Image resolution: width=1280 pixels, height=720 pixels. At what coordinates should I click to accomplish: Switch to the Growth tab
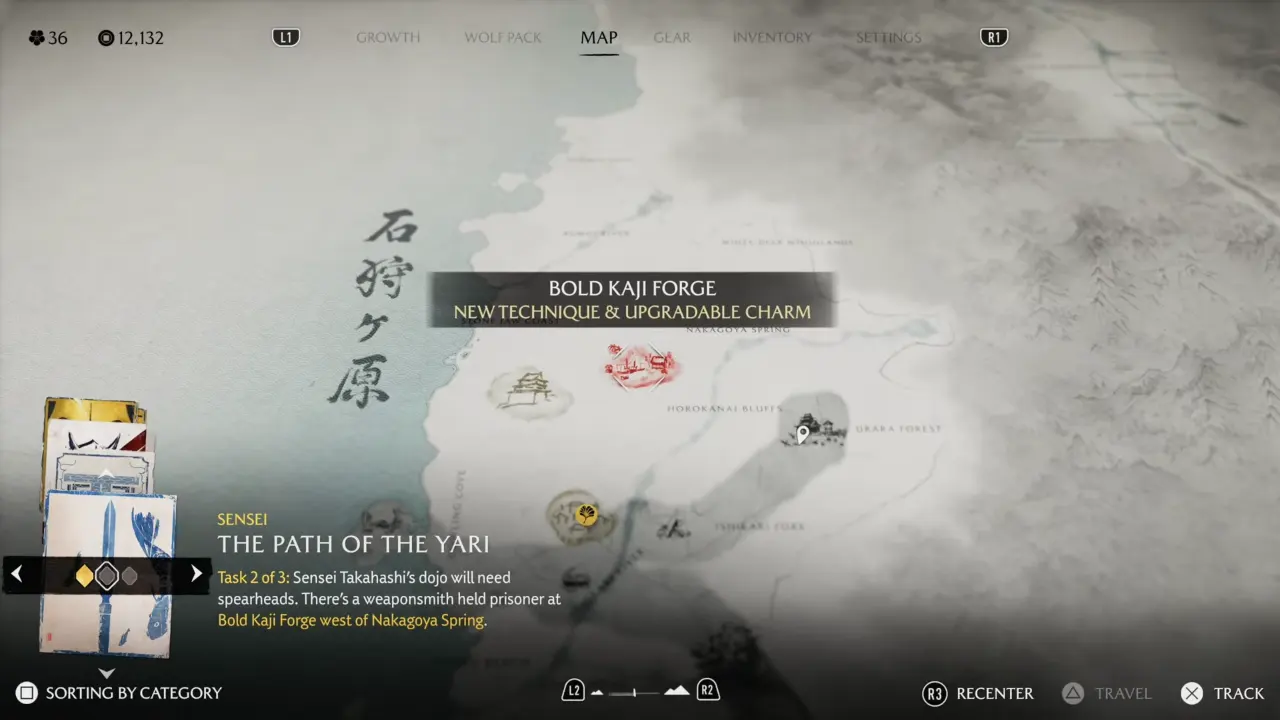pyautogui.click(x=388, y=38)
